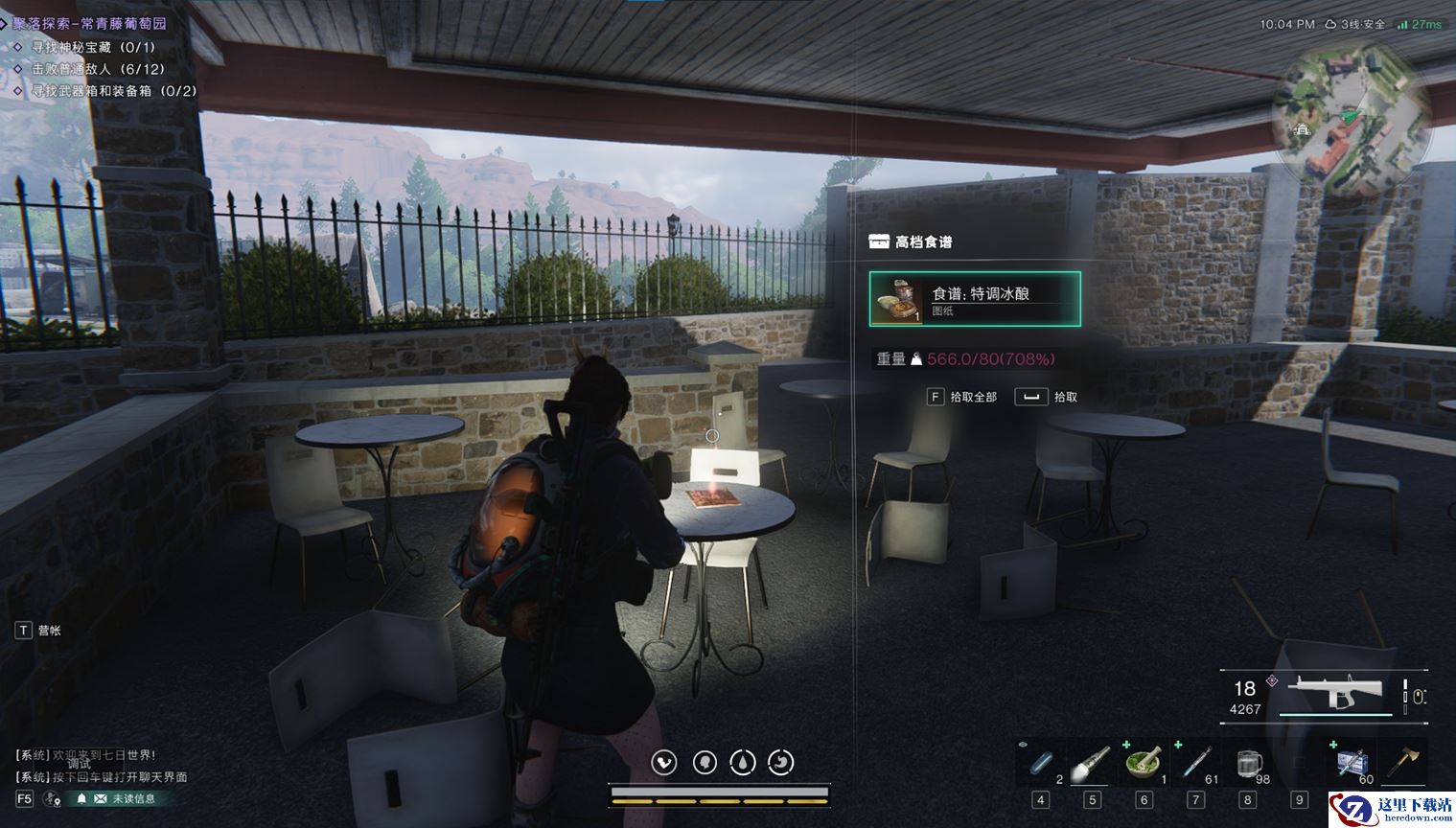Select the 食谱:特调冰酿 recipe item
1456x828 pixels.
coord(975,299)
